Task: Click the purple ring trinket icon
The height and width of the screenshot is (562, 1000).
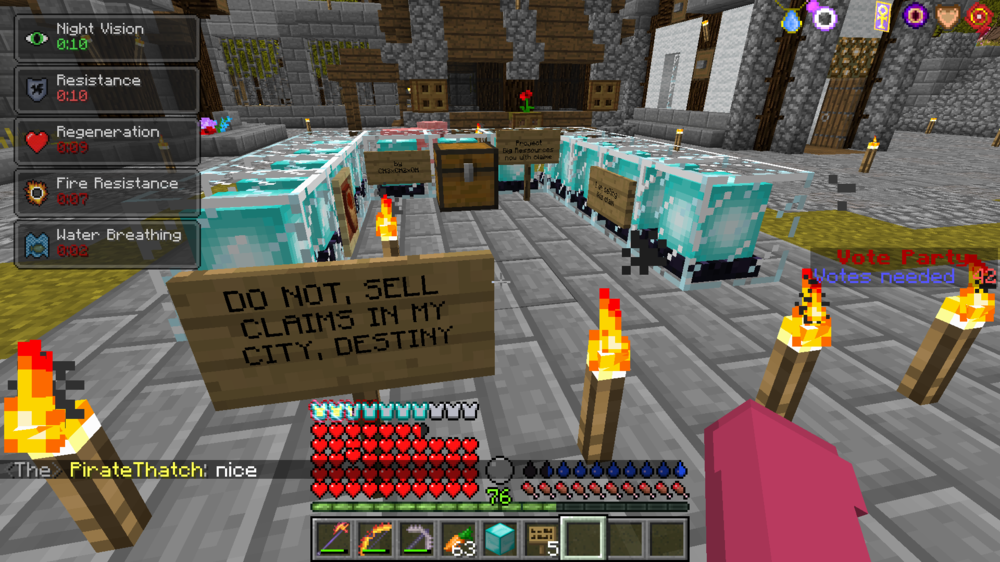Action: [825, 17]
